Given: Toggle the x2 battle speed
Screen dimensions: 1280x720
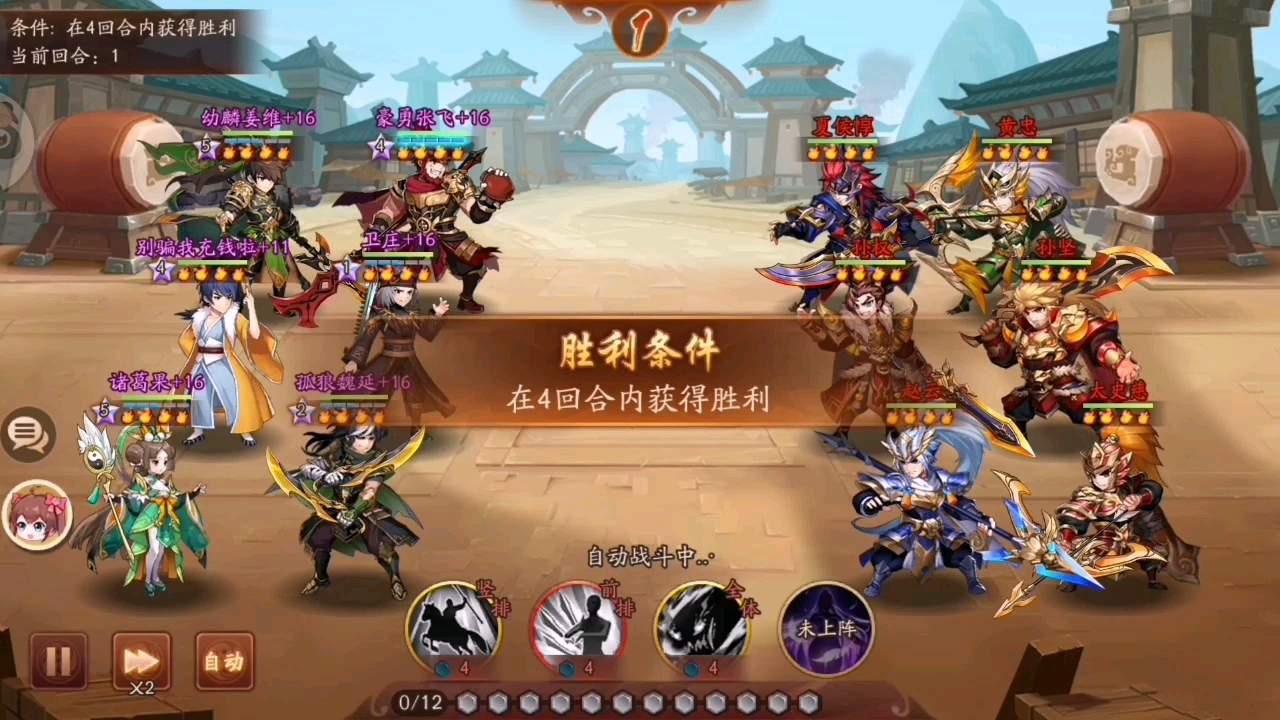Looking at the screenshot, I should [140, 660].
